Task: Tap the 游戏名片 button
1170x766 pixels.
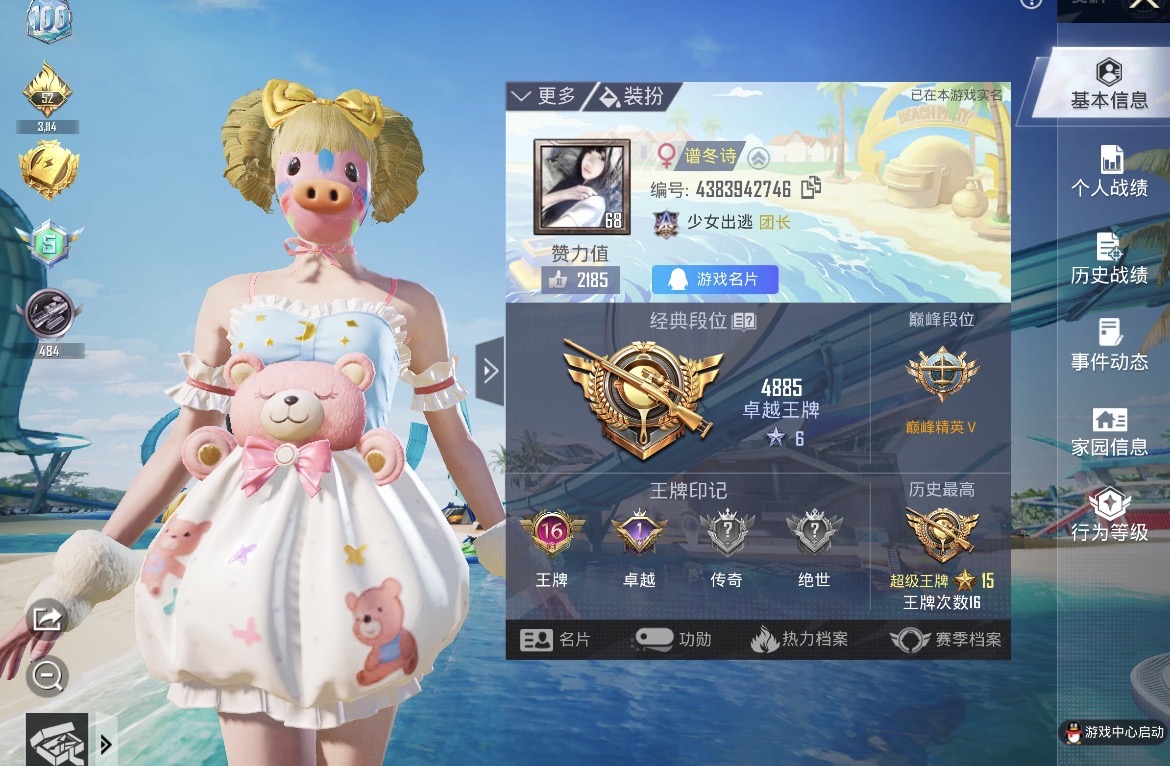Action: (715, 279)
